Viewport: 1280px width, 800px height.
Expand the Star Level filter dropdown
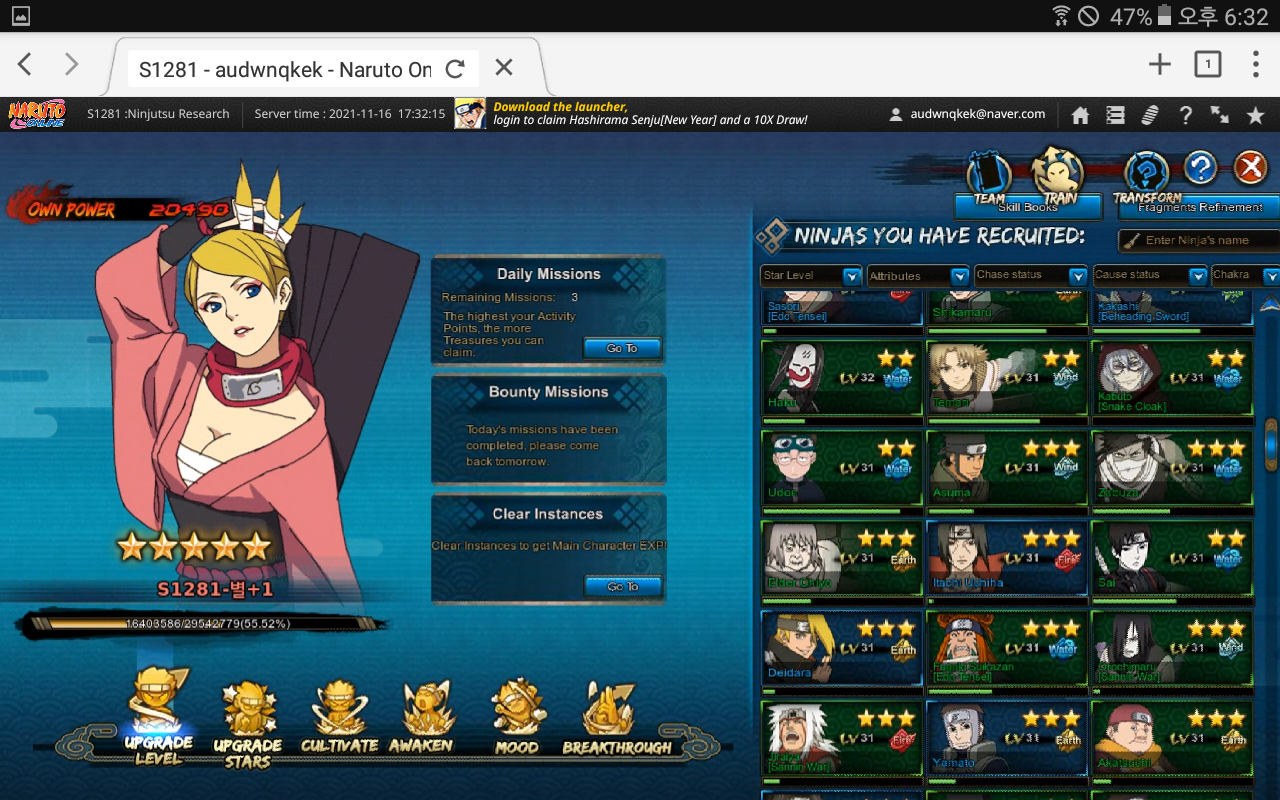tap(811, 276)
